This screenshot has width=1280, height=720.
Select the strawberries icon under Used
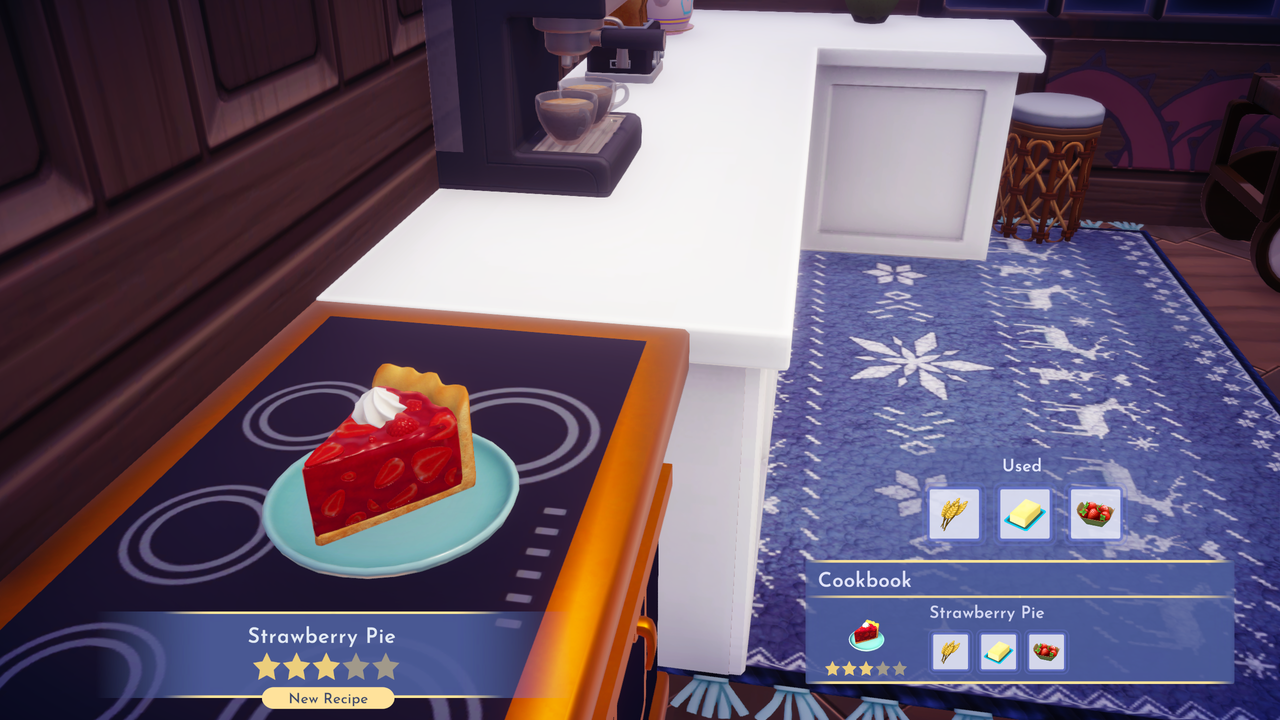point(1094,513)
